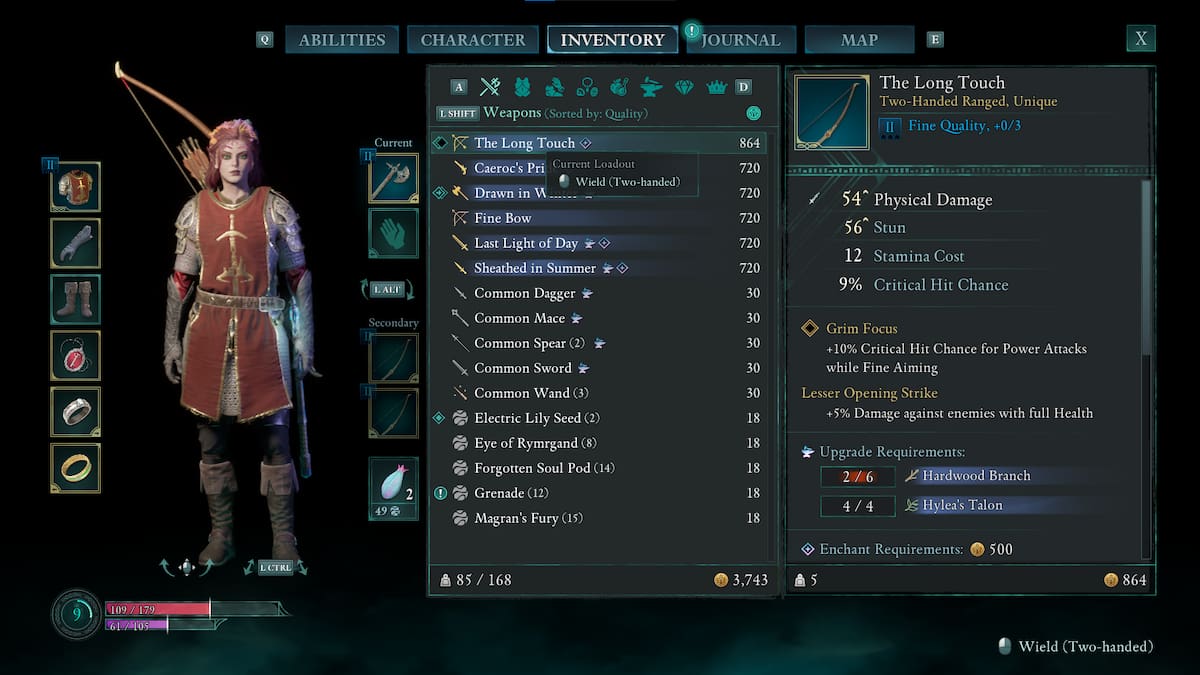
Task: Close the inventory with the X button
Action: pos(1140,39)
